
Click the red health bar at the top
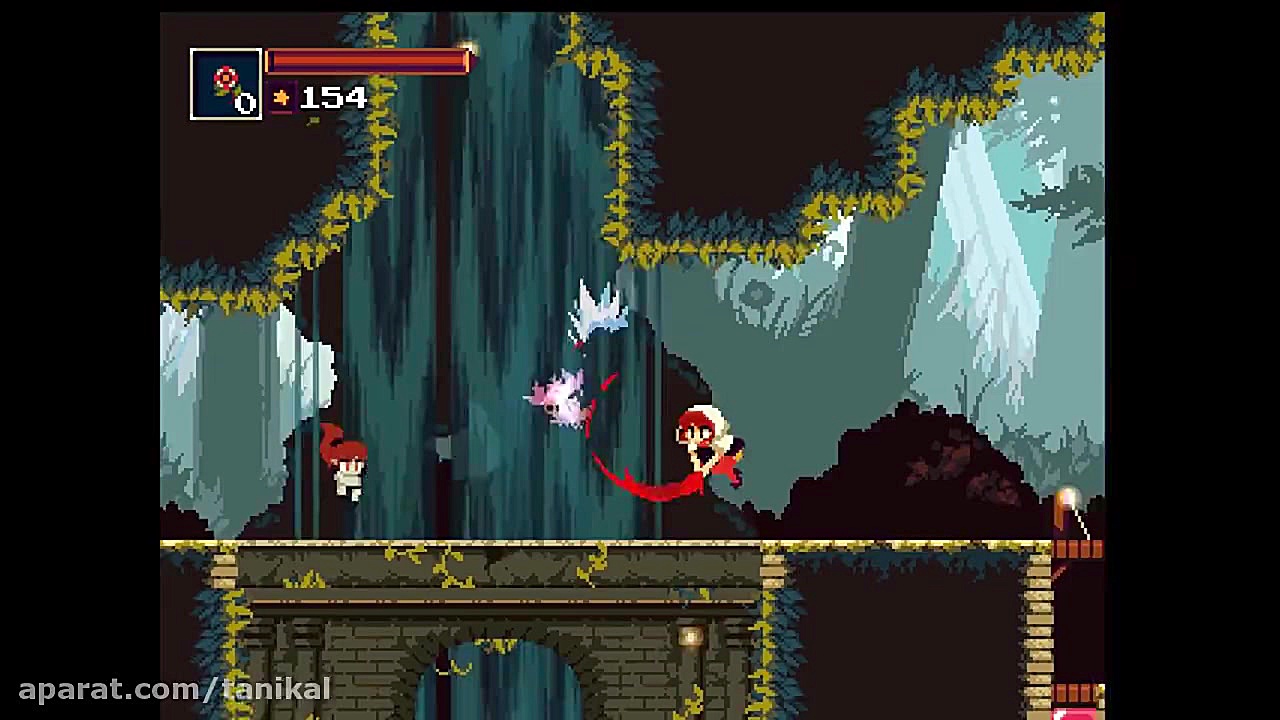point(367,62)
